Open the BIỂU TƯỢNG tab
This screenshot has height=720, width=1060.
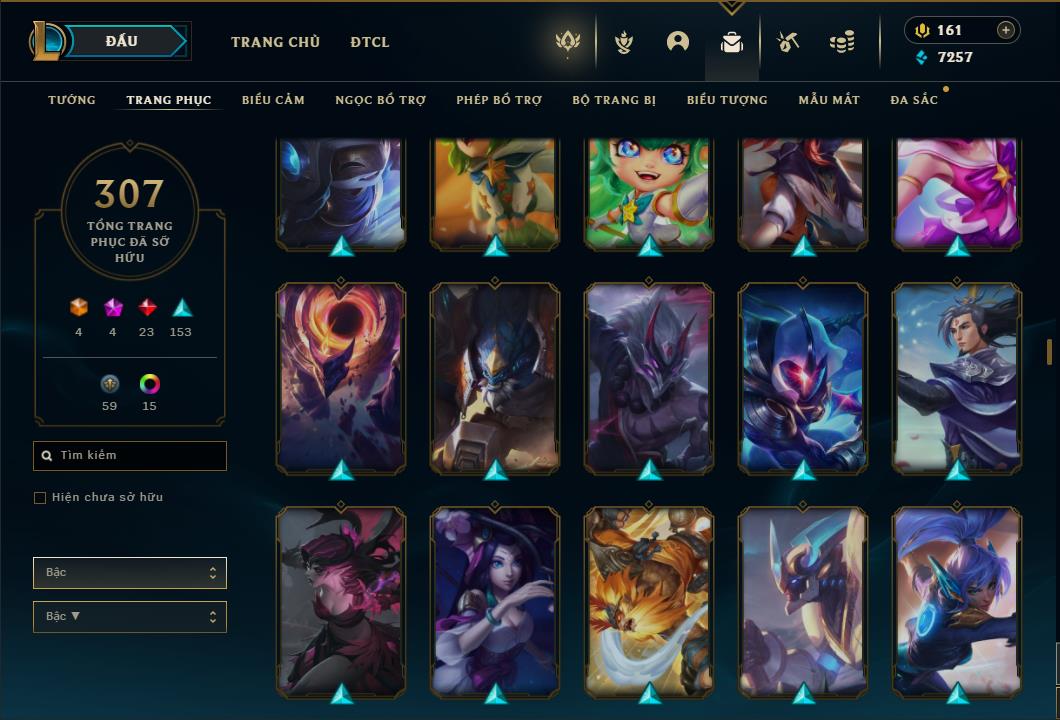pyautogui.click(x=727, y=100)
